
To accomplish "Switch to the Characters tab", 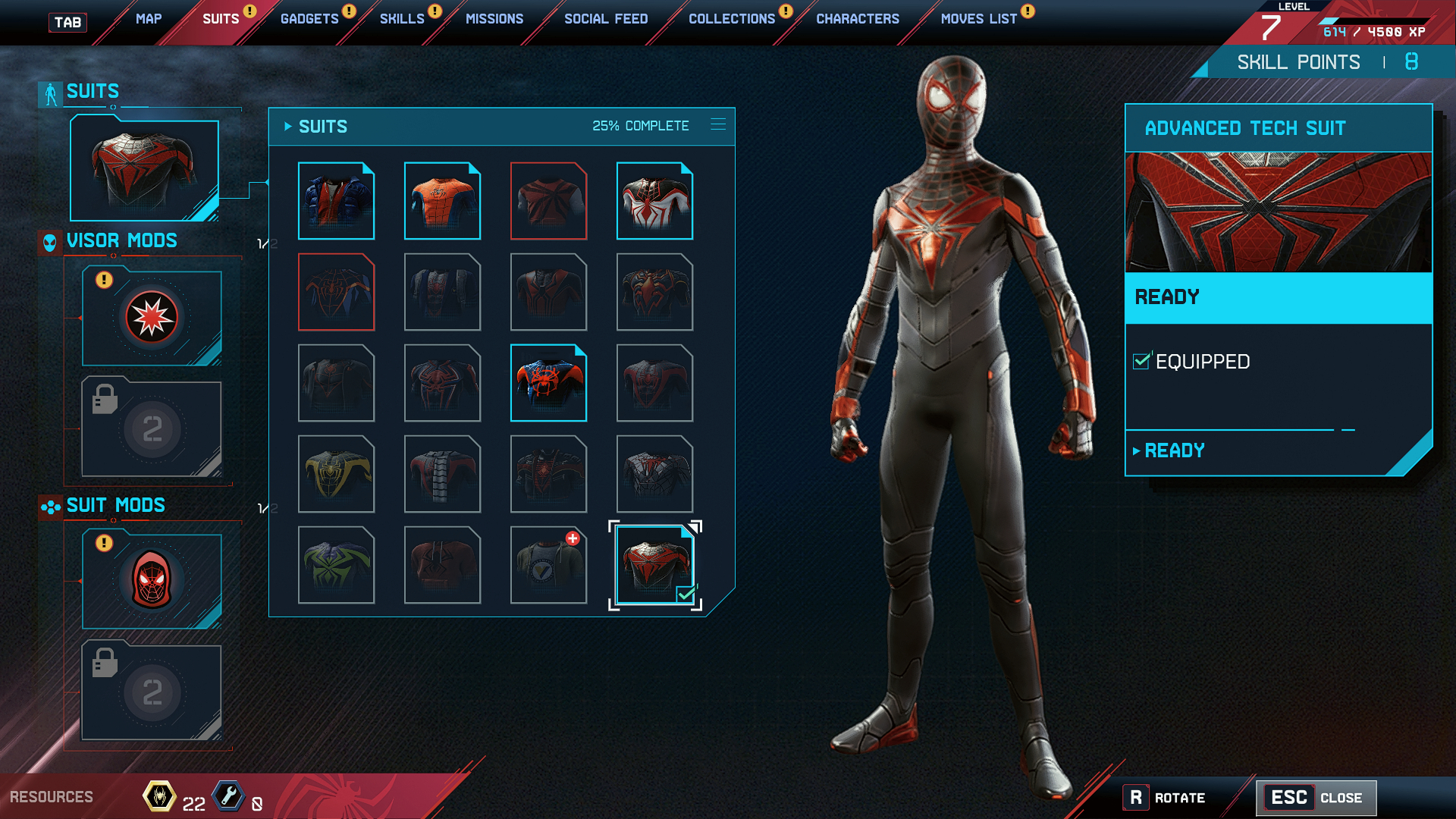I will coord(858,19).
